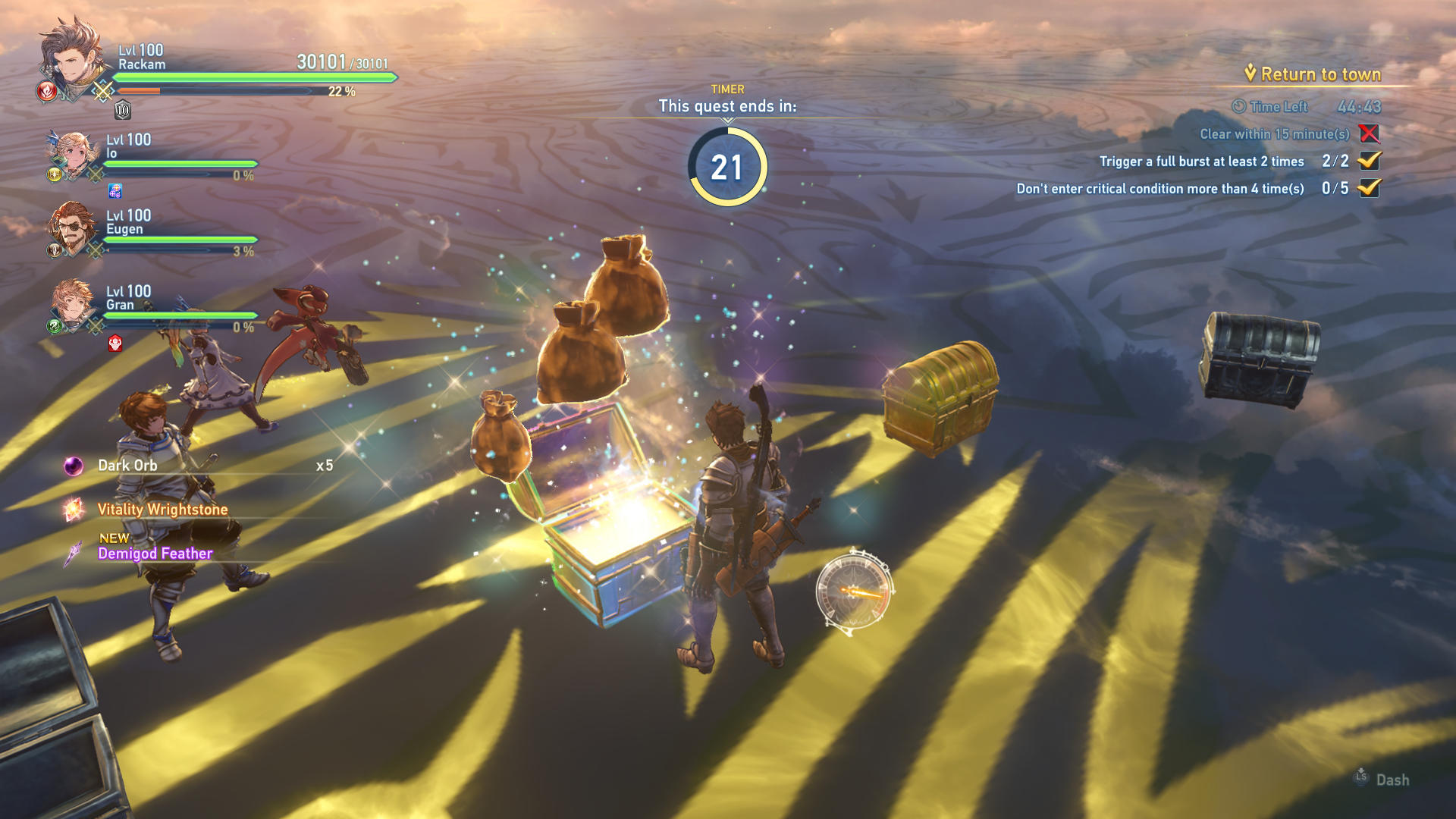Click the full burst objective checkbox
Screen dimensions: 1456x819
(x=1369, y=161)
